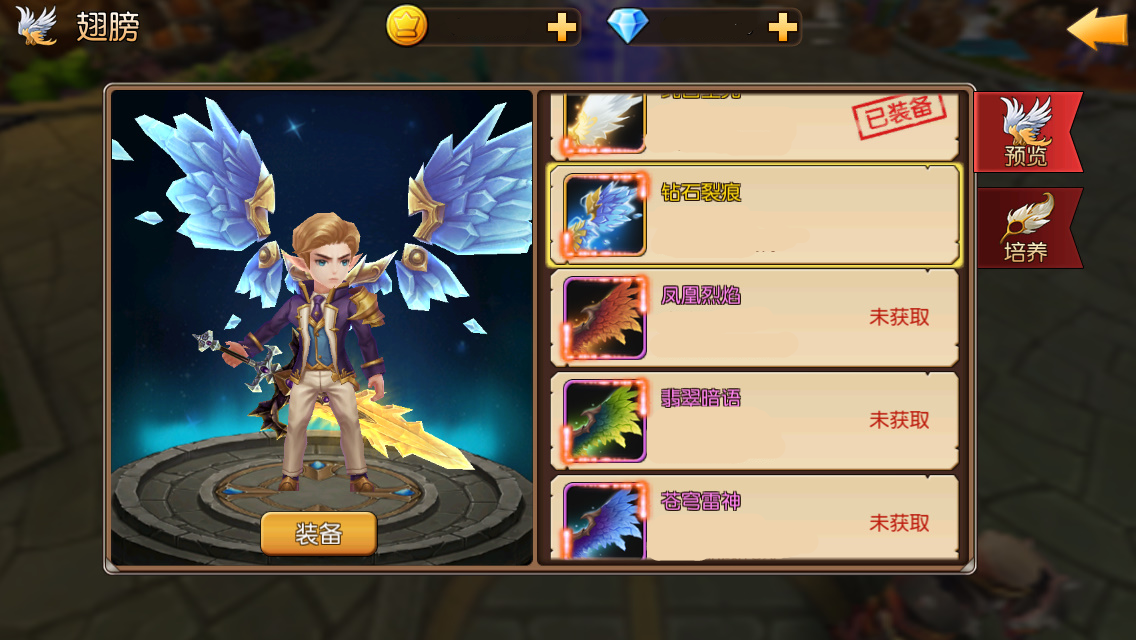Pick the 苍穹雷神 blue wings
Image resolution: width=1136 pixels, height=640 pixels.
click(755, 522)
